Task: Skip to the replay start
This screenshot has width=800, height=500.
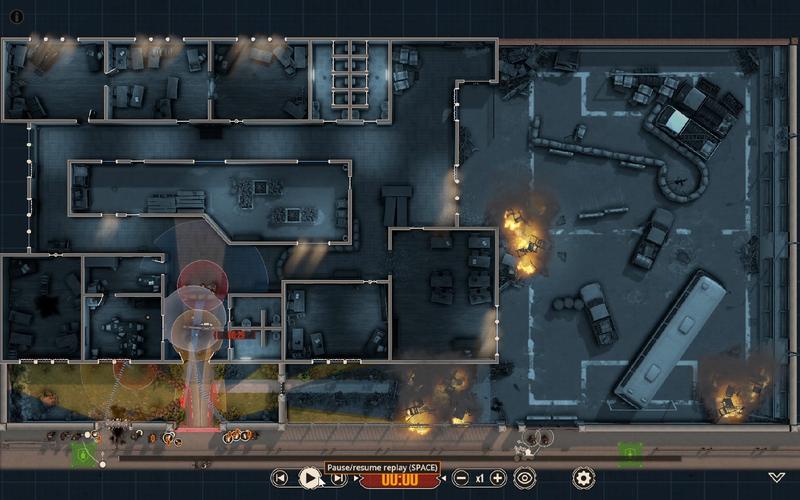Action: 281,478
